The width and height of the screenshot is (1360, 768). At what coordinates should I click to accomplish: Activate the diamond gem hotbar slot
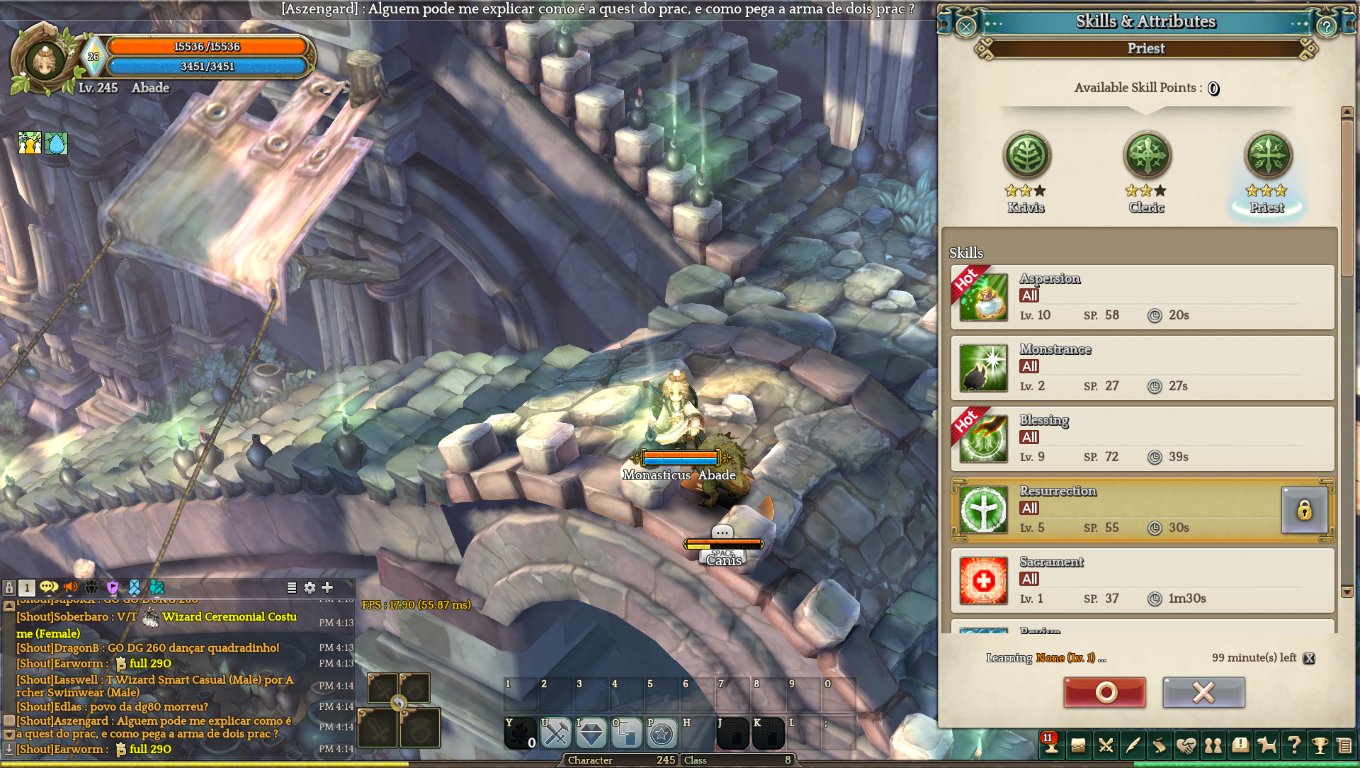591,733
